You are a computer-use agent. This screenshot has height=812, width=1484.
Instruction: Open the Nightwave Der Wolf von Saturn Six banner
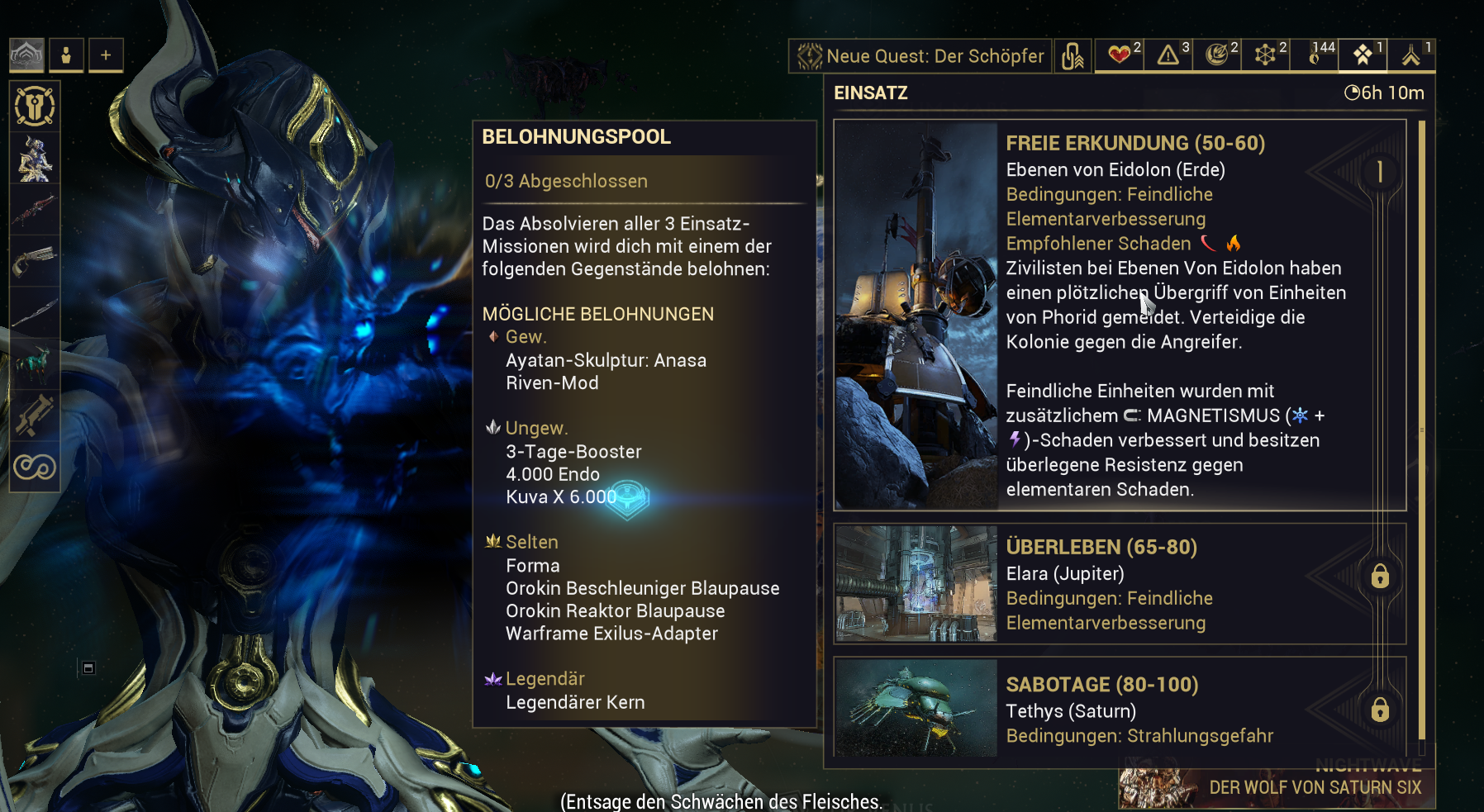coord(1277,786)
